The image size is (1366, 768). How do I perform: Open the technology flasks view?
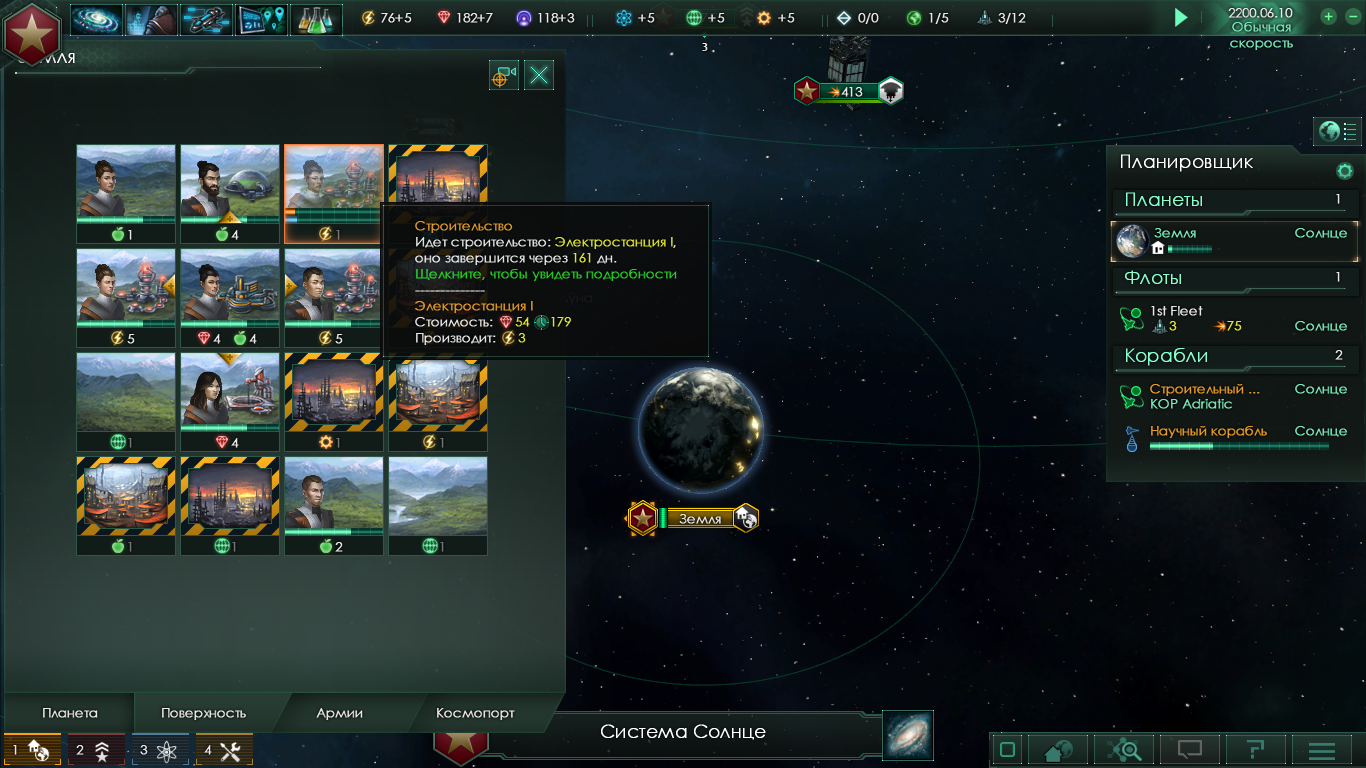tap(316, 19)
